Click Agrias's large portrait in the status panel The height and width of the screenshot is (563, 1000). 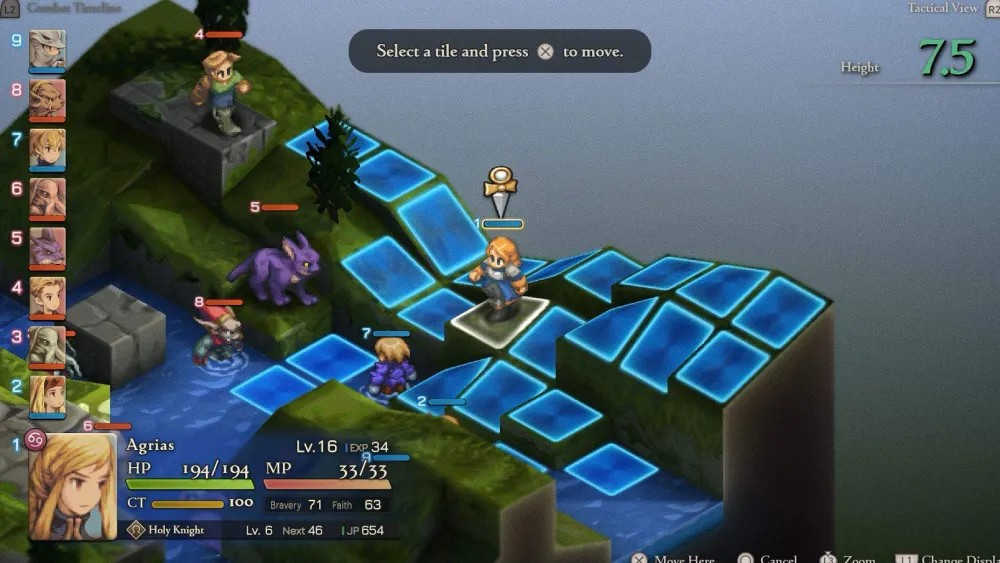(x=72, y=485)
